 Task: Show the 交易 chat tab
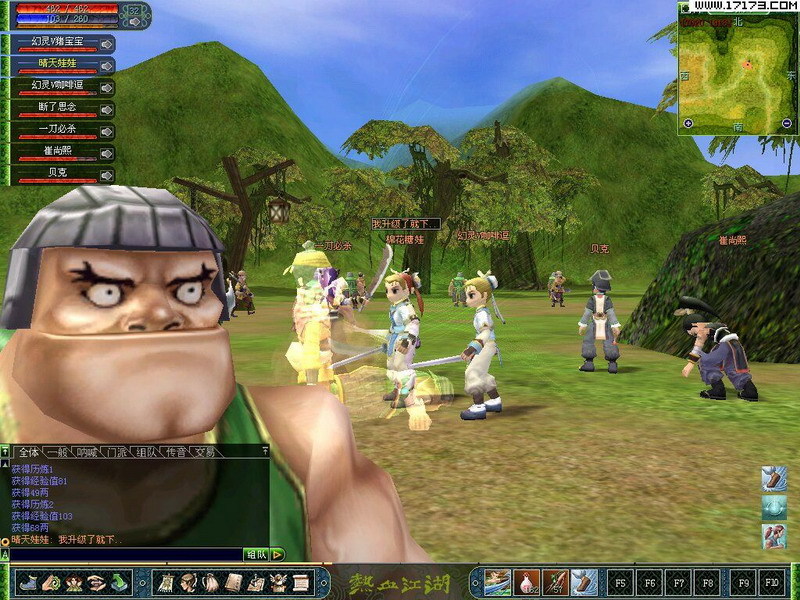tap(205, 452)
